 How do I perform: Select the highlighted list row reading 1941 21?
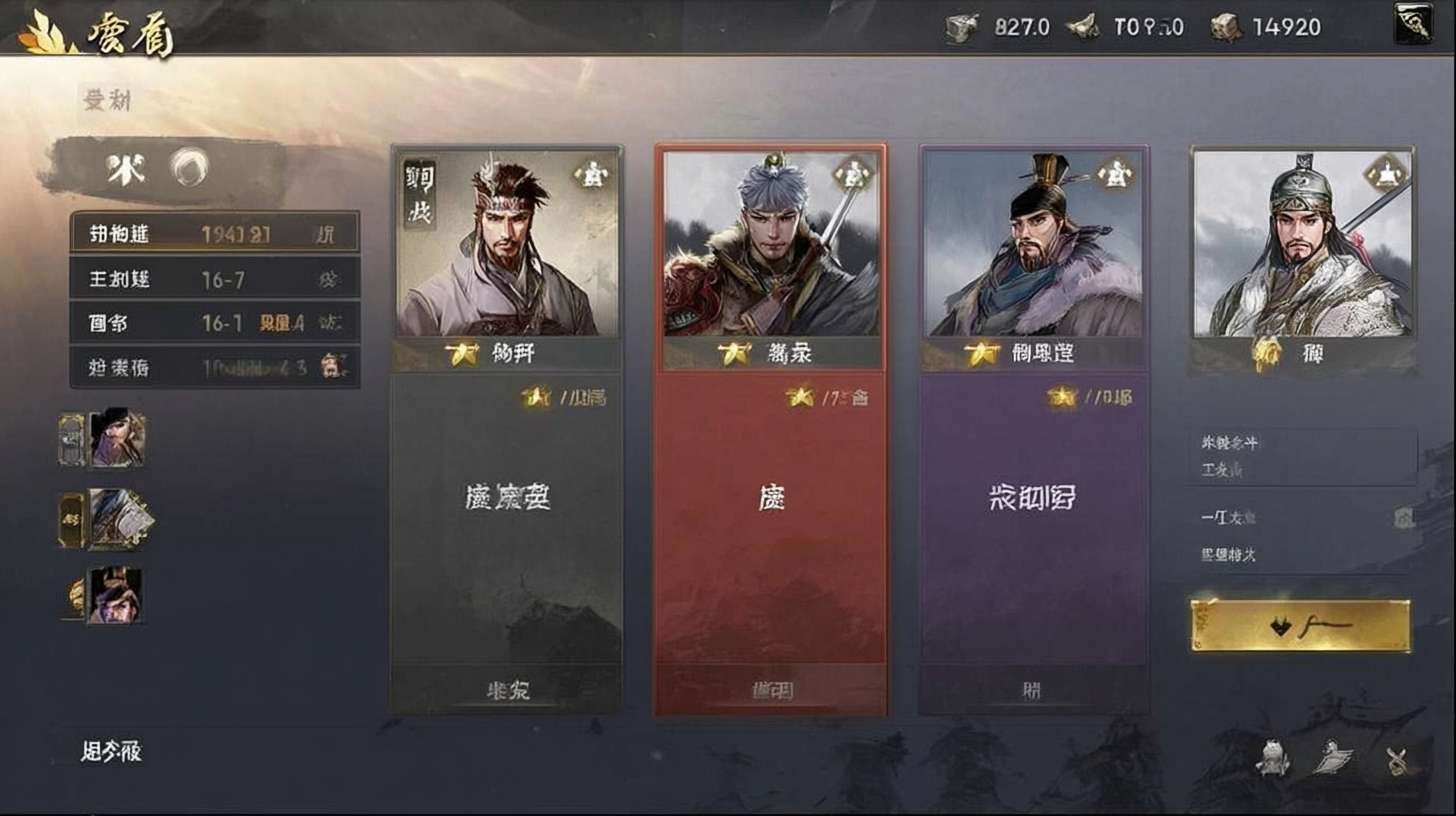click(x=214, y=234)
